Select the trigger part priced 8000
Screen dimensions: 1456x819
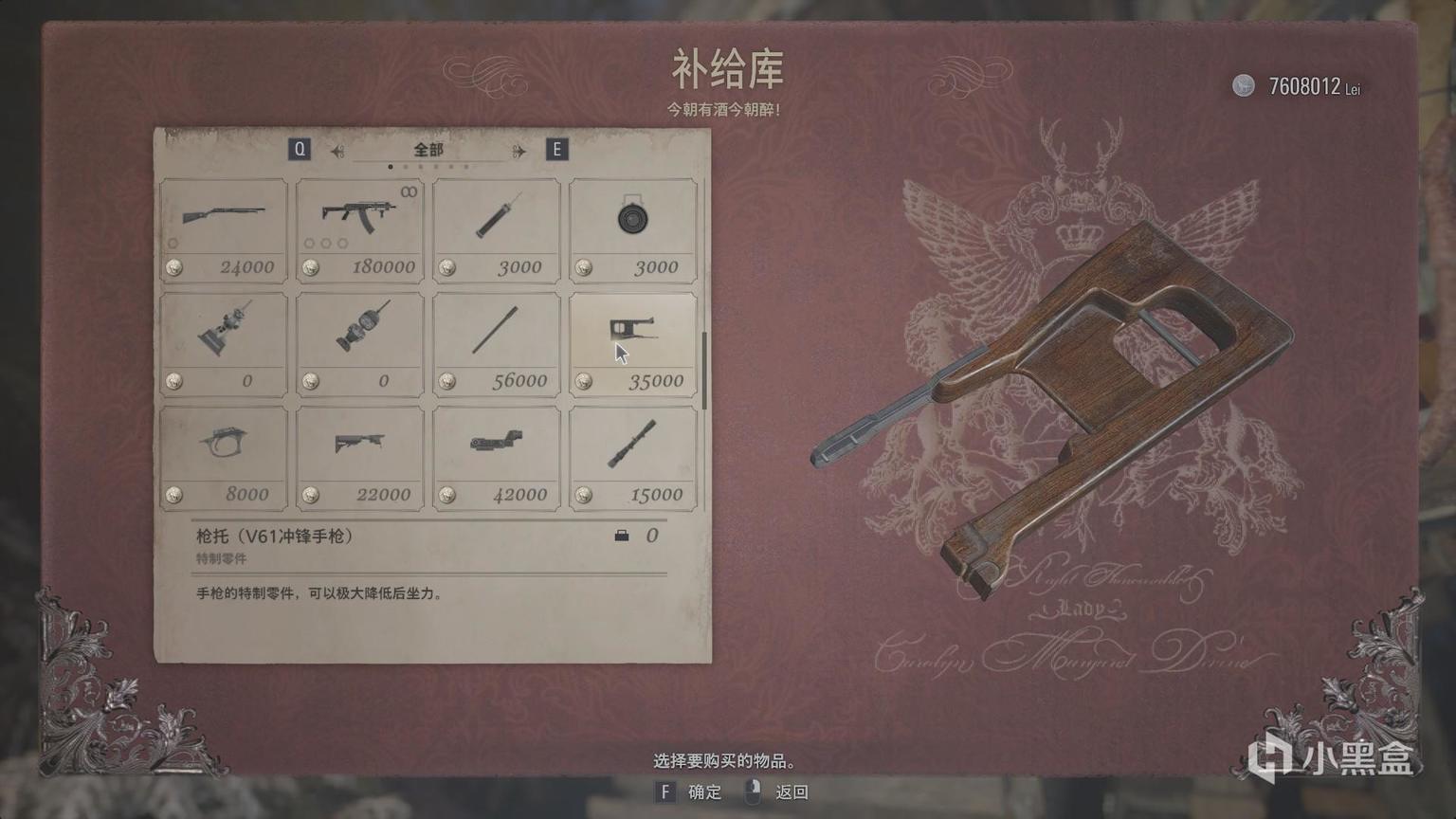pyautogui.click(x=224, y=455)
